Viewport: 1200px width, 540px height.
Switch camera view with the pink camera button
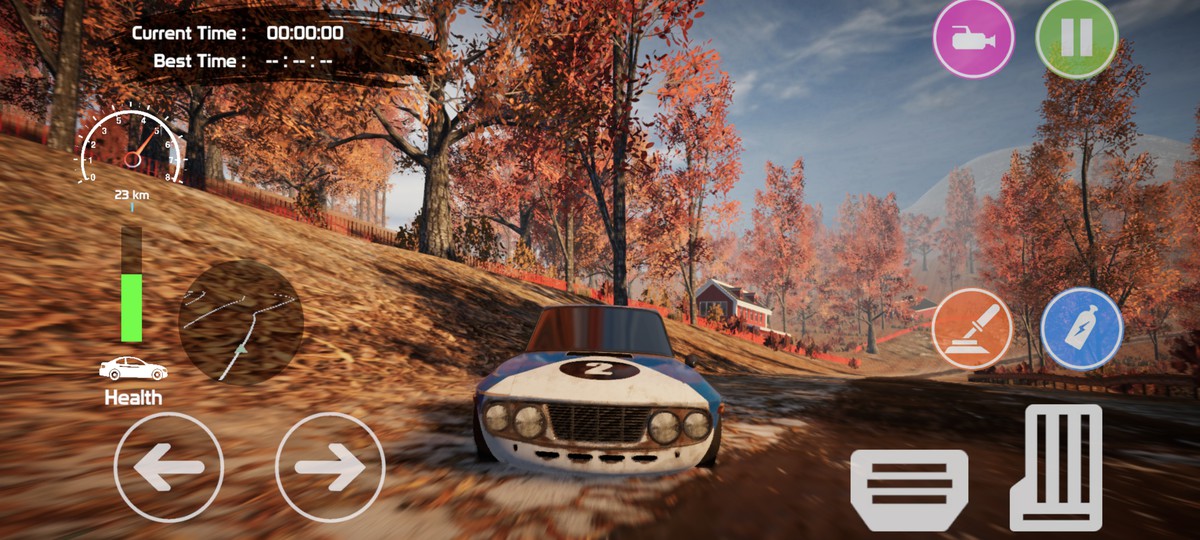point(973,39)
